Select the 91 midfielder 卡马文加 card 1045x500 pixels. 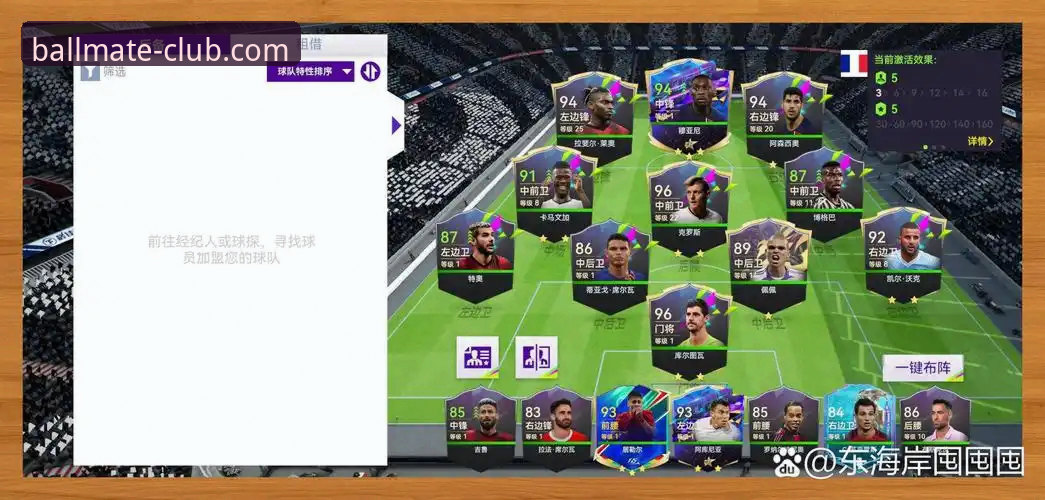[553, 190]
